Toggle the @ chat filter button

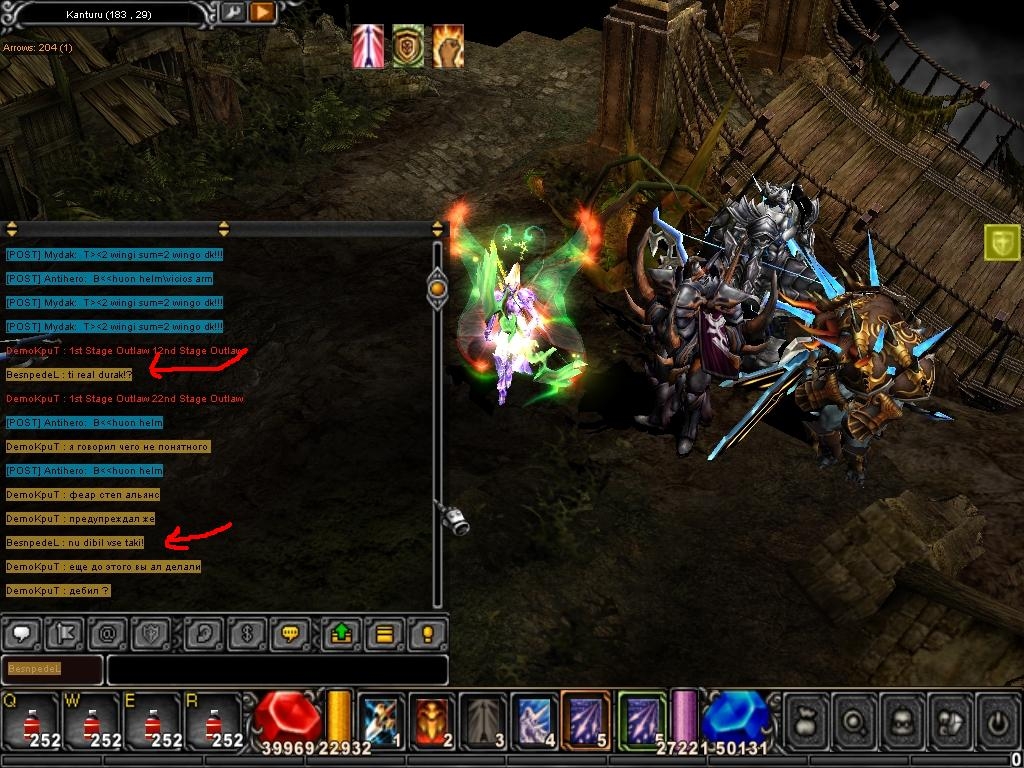pos(107,634)
